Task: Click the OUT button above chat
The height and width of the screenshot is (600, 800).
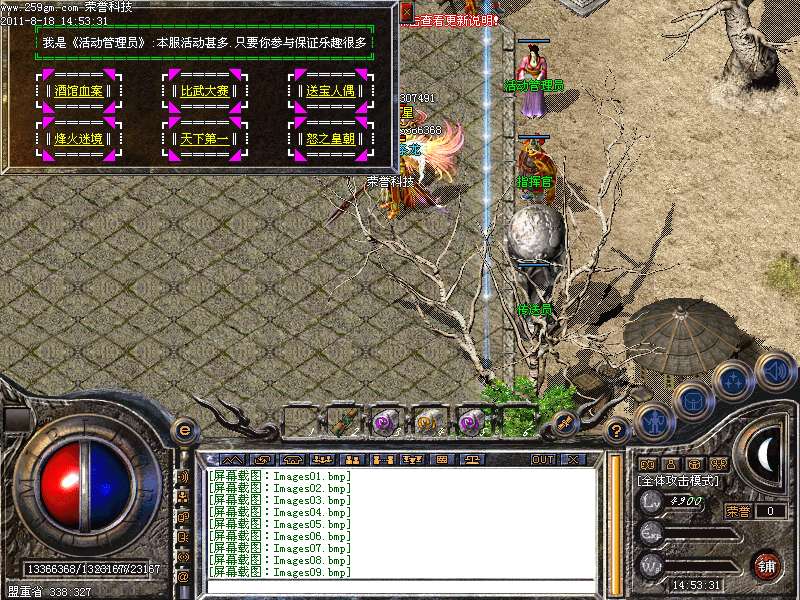Action: pyautogui.click(x=542, y=459)
